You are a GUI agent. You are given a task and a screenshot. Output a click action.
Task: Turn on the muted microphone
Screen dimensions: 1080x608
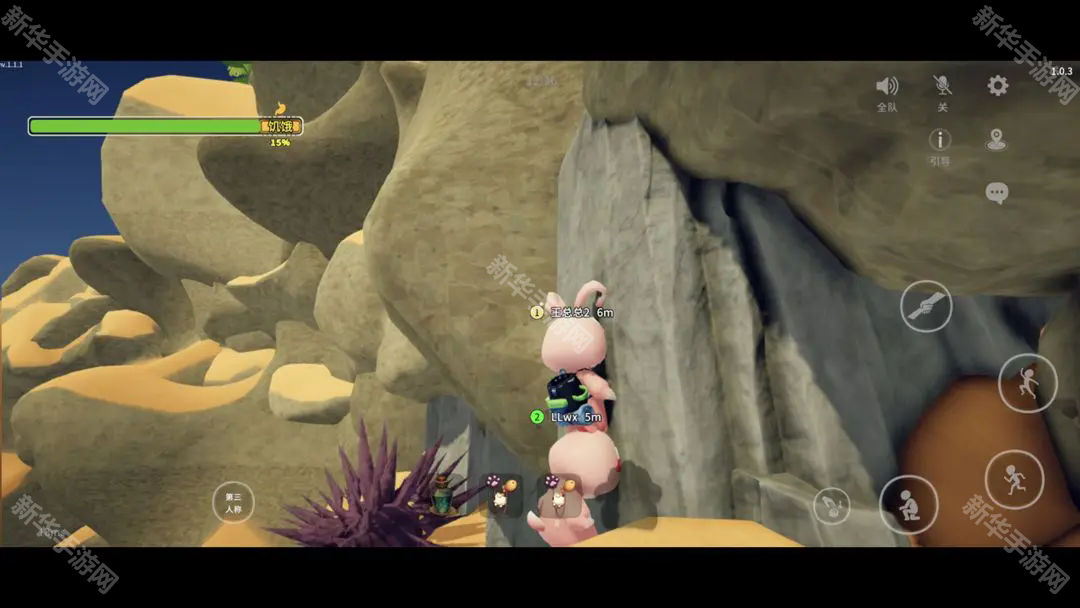pos(942,87)
